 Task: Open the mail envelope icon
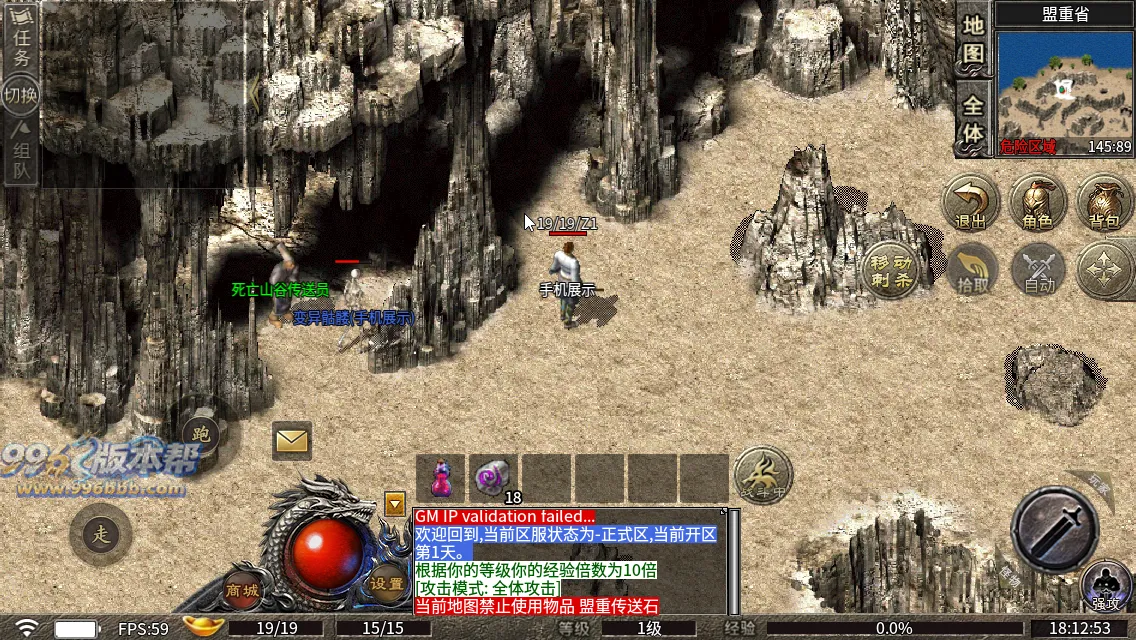click(292, 440)
